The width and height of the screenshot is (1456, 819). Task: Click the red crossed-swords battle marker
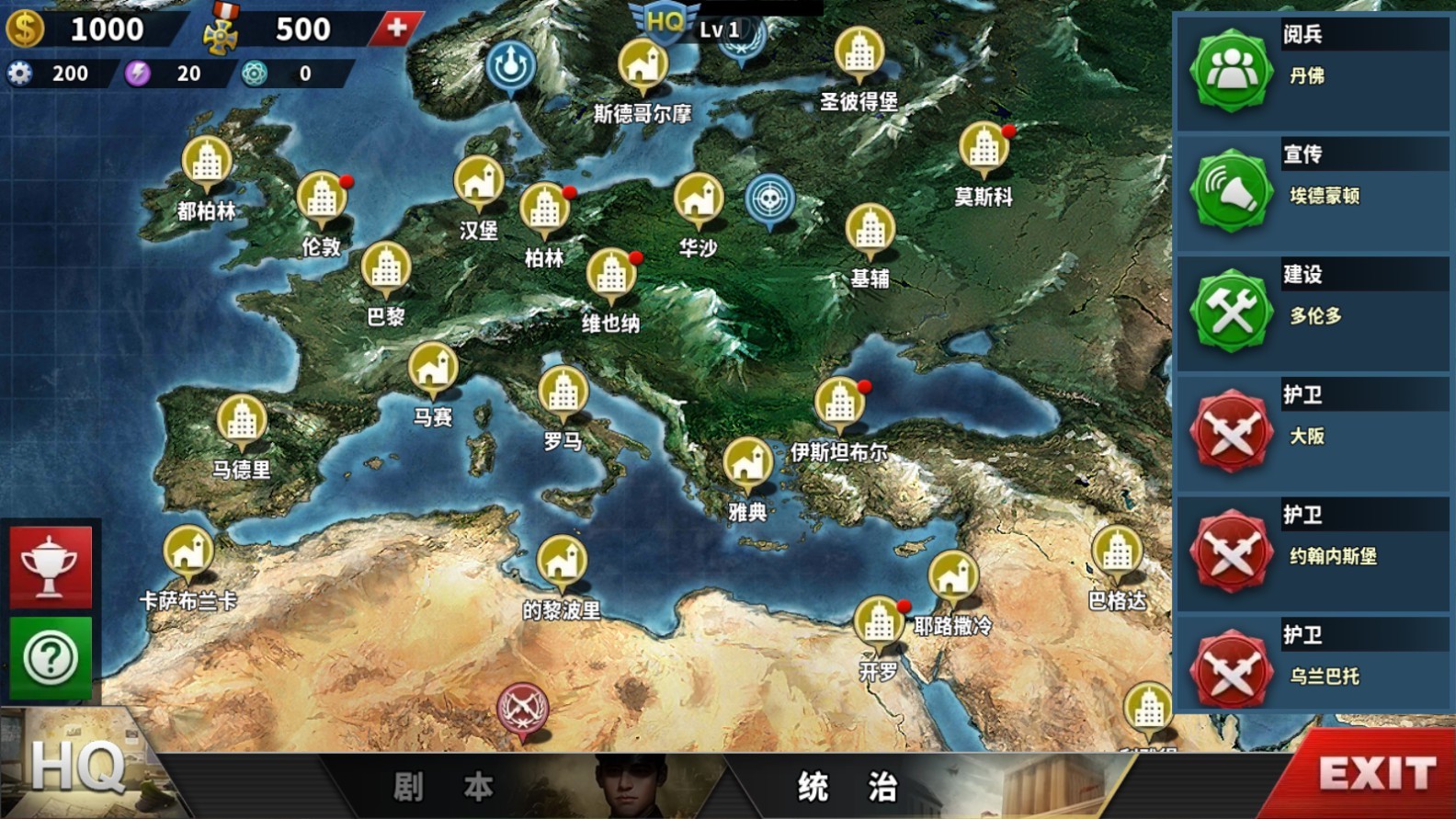[x=522, y=709]
